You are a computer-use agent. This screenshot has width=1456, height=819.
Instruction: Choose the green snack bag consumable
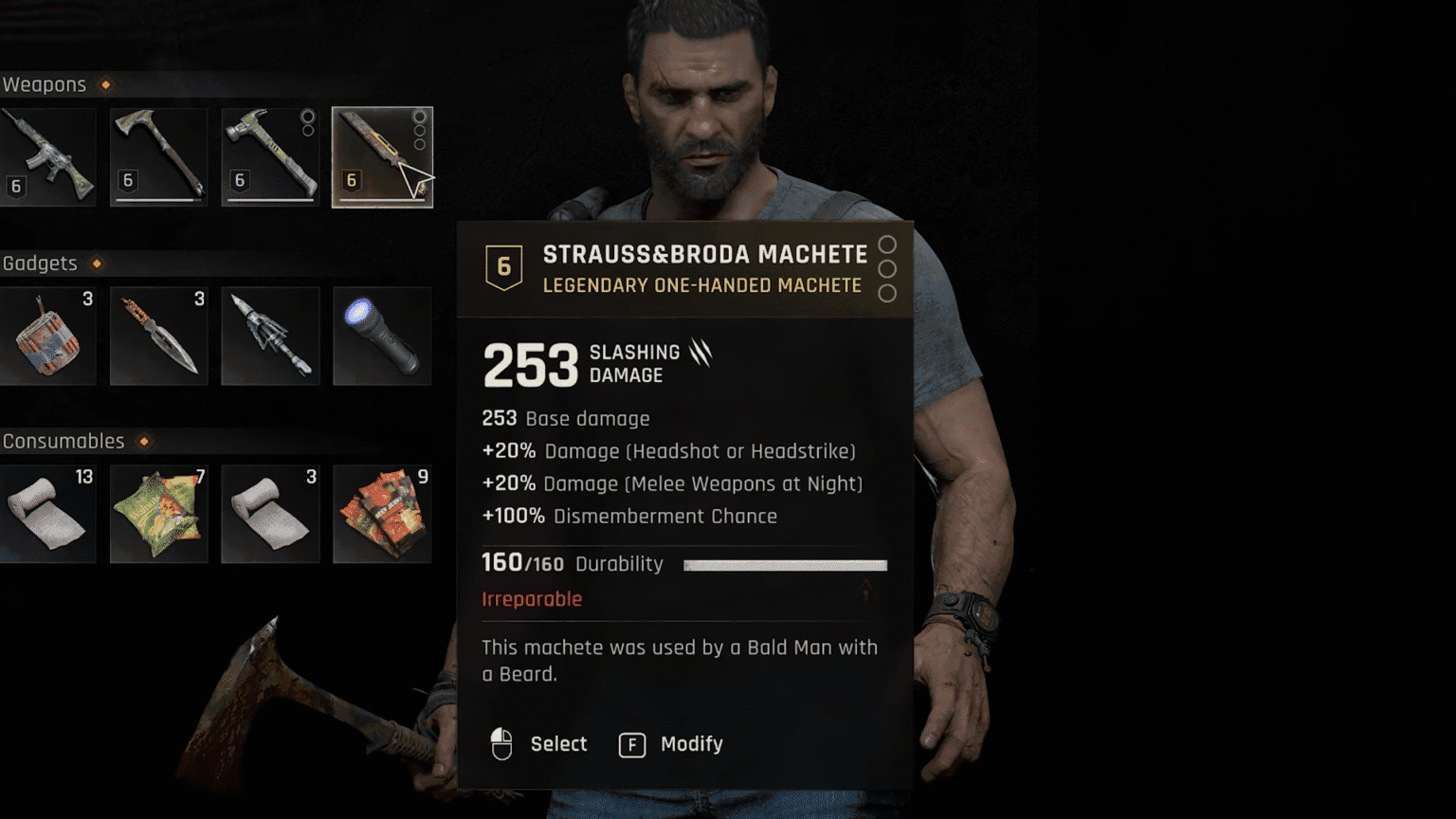click(x=158, y=514)
